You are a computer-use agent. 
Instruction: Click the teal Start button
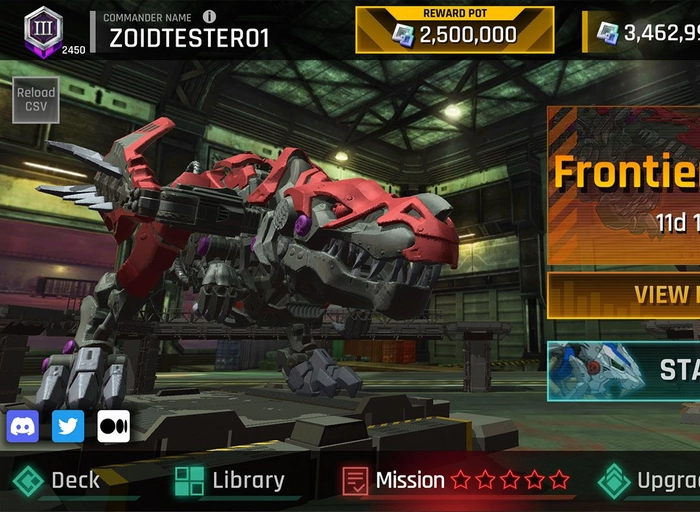tap(624, 370)
